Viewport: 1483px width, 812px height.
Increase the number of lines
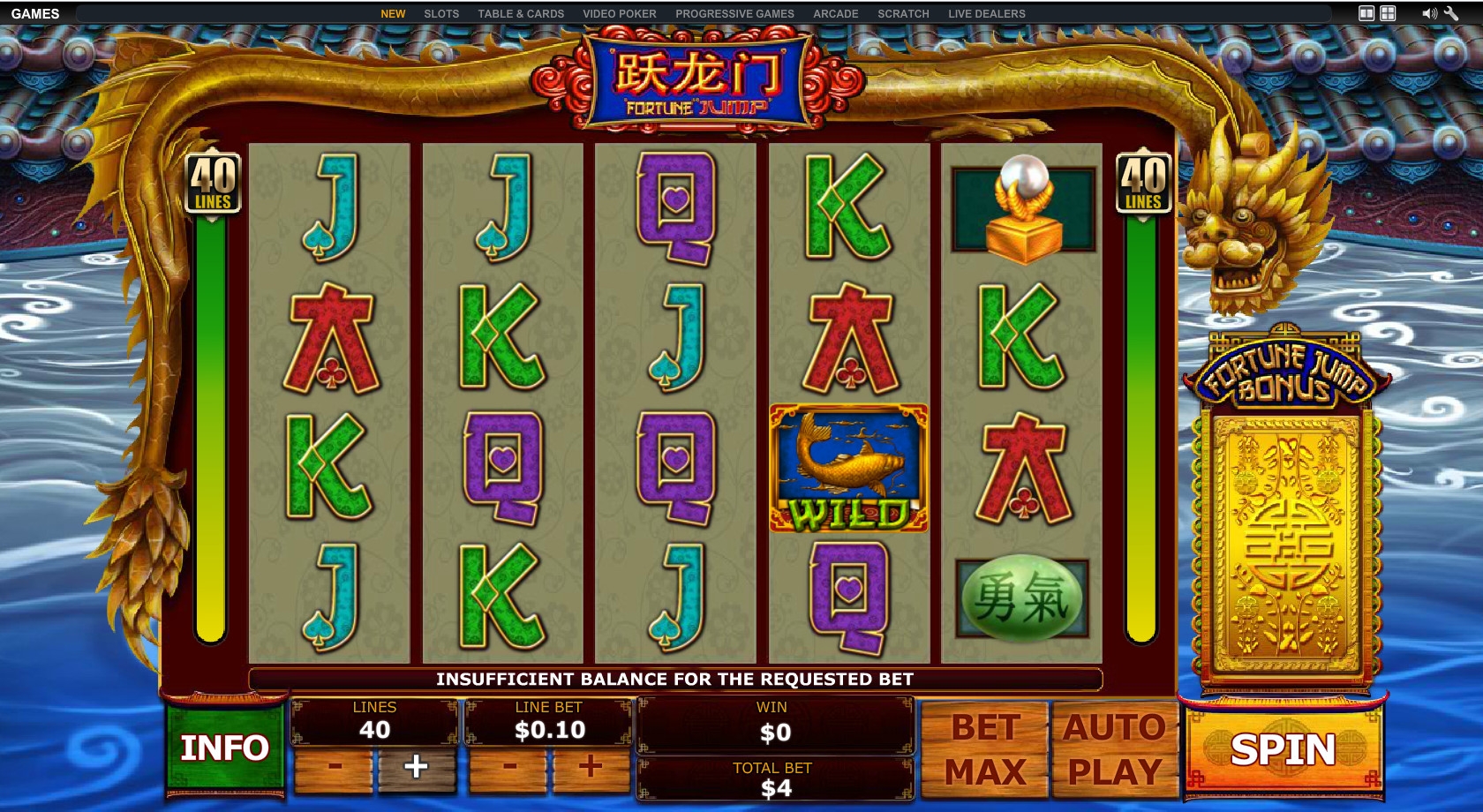pos(416,767)
